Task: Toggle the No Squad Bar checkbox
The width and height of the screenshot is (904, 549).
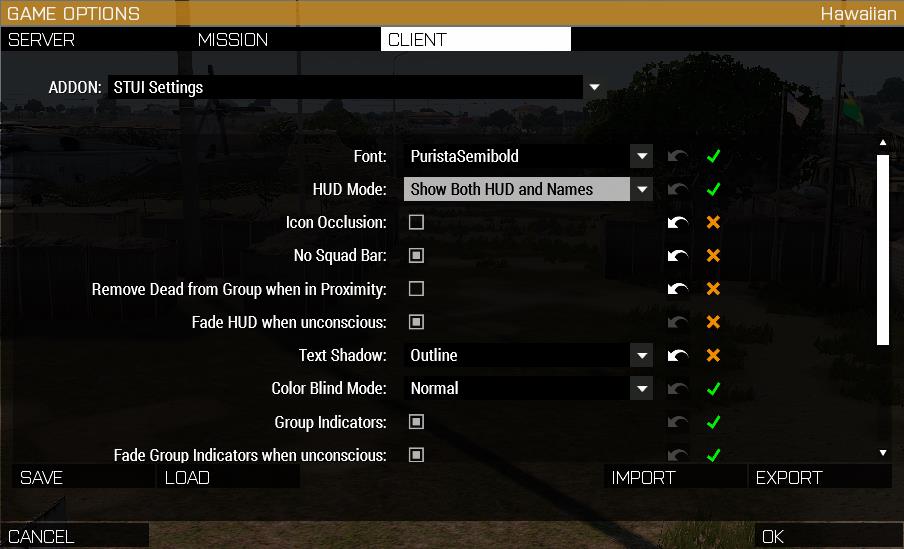Action: pyautogui.click(x=417, y=256)
